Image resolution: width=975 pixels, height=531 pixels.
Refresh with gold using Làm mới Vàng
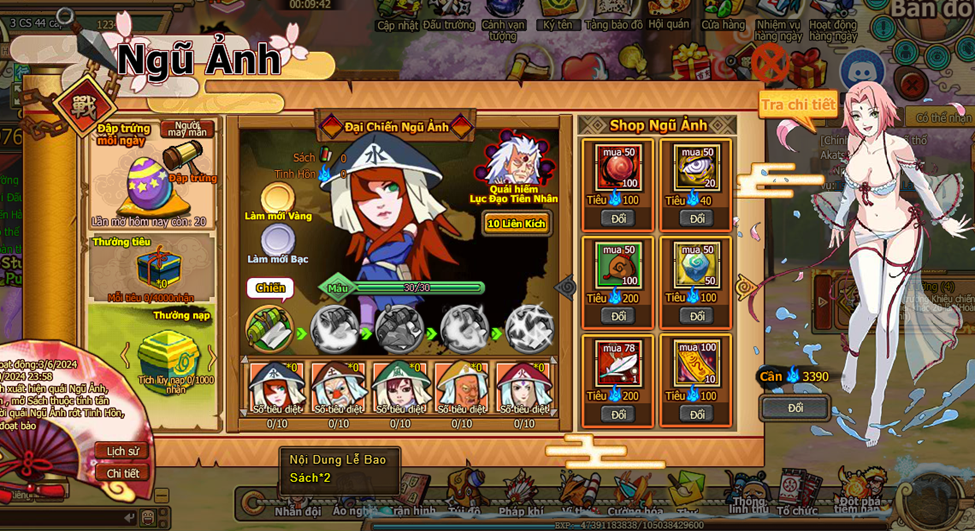coord(278,198)
